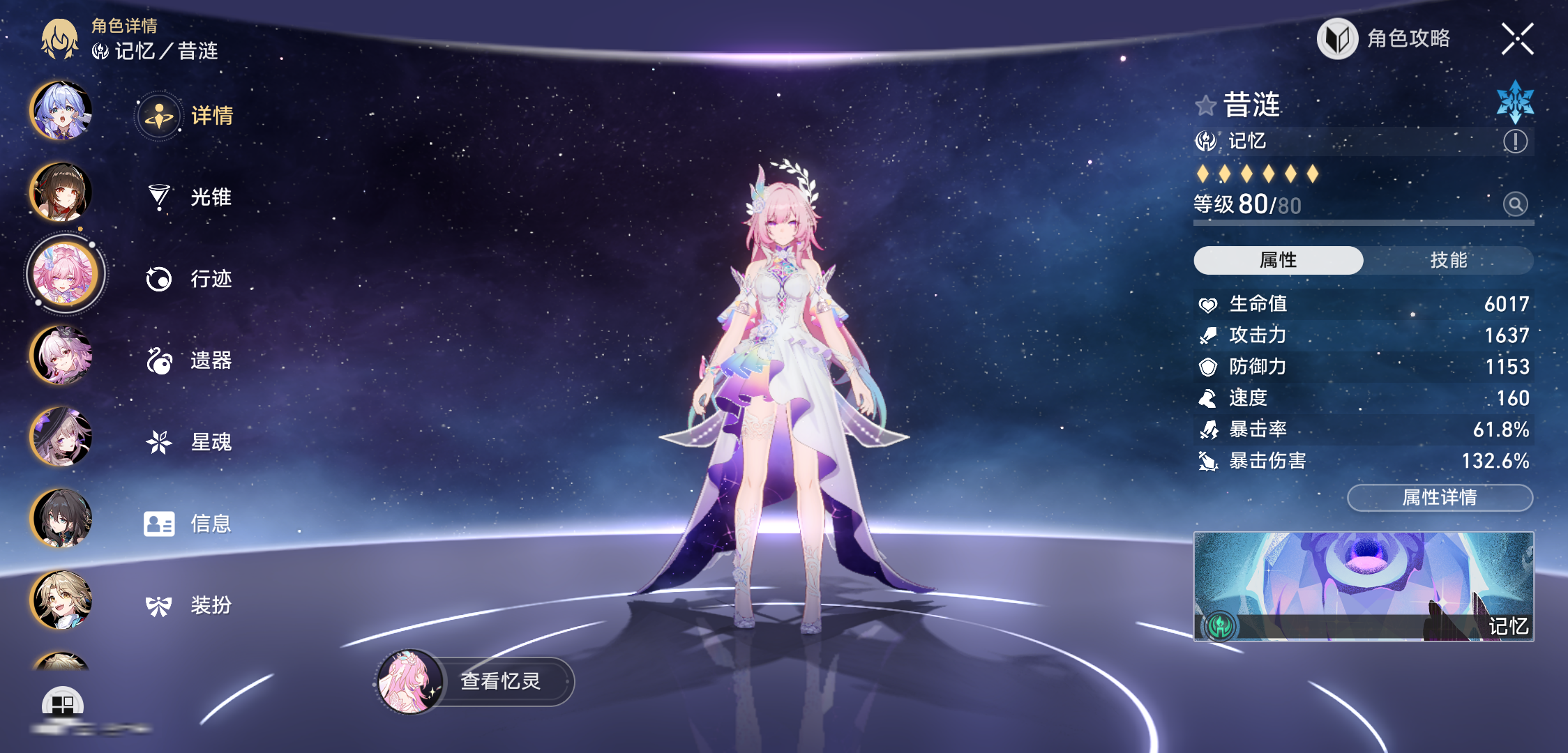The height and width of the screenshot is (753, 1568).
Task: Click the exclamation info icon next to 记忆
Action: coord(1515,142)
